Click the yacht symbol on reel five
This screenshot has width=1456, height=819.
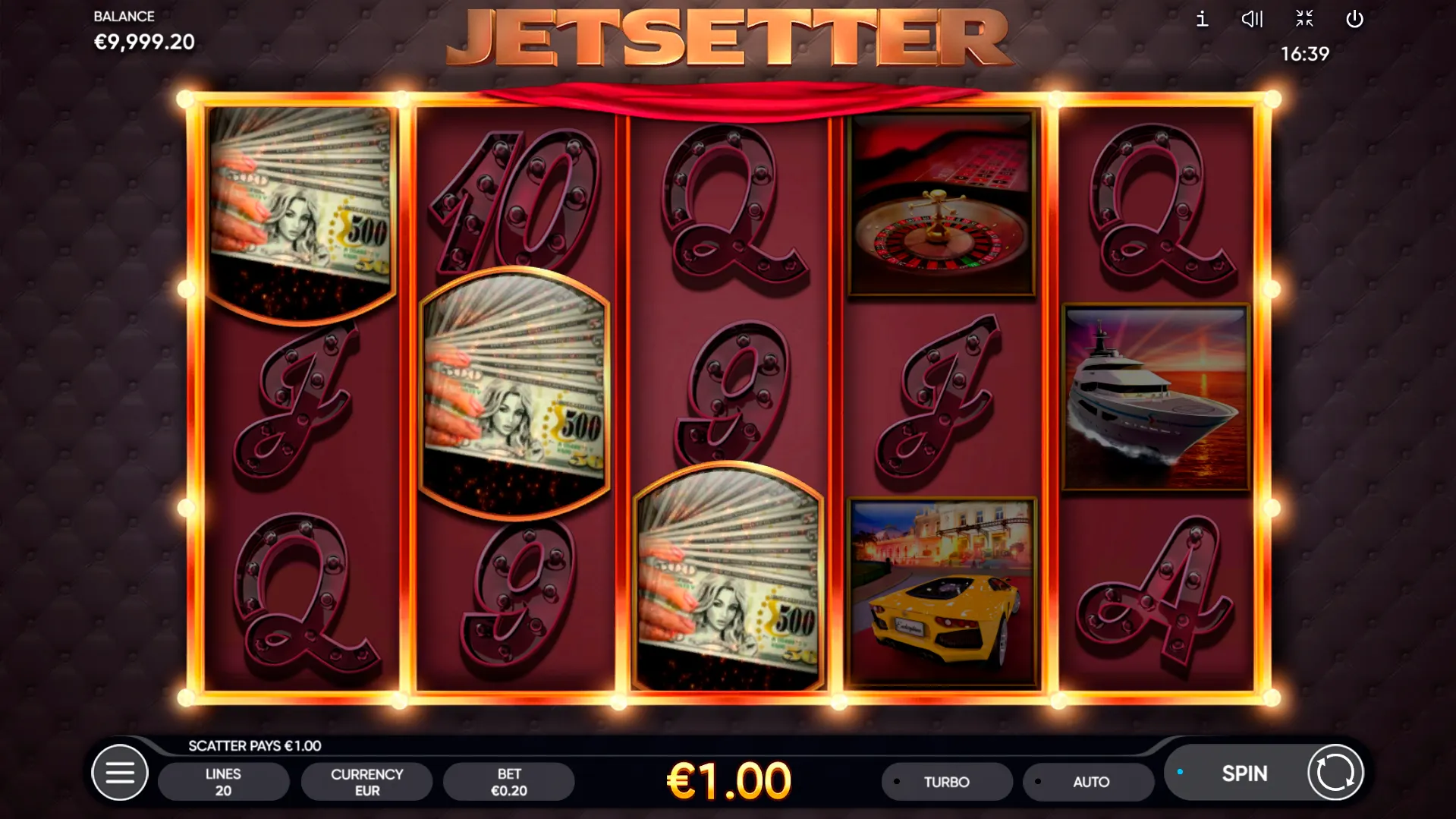tap(1155, 398)
